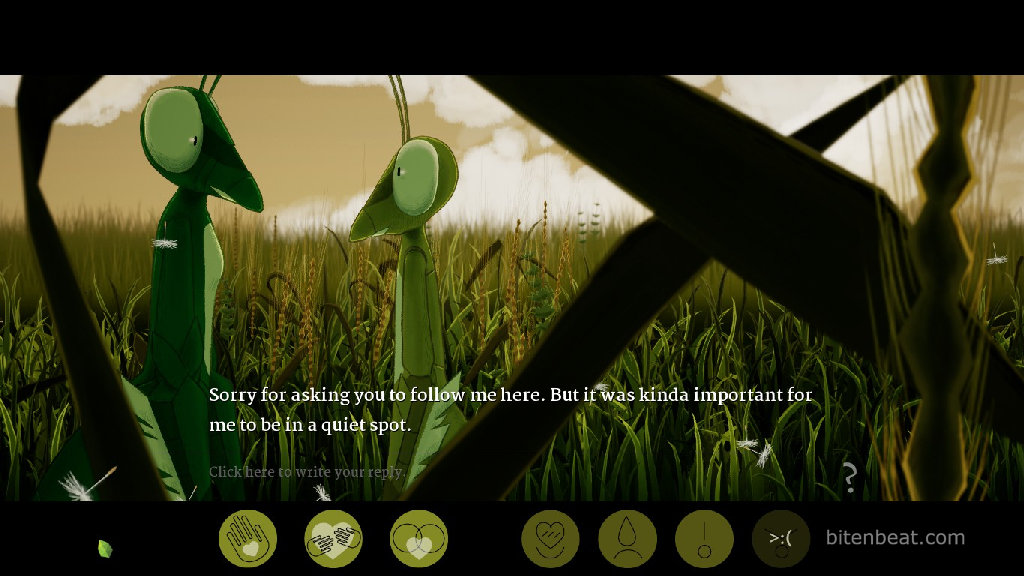This screenshot has height=576, width=1024.
Task: Click the small green leaf icon
Action: pos(104,548)
